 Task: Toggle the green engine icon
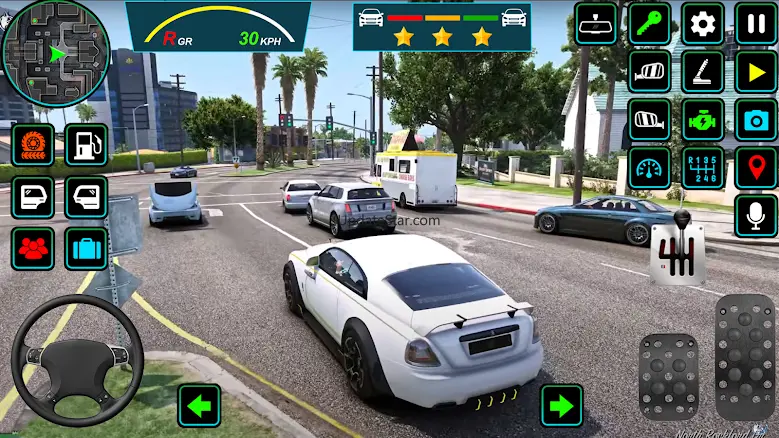point(702,119)
